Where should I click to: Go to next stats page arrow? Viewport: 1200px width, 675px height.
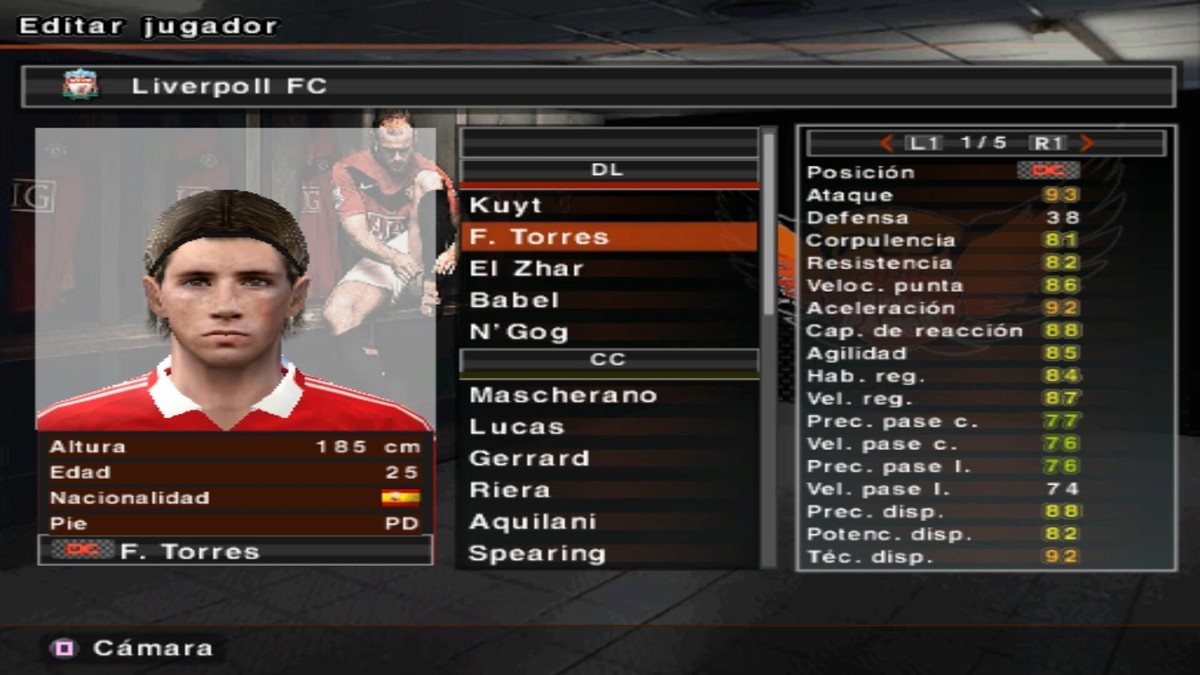(x=1087, y=143)
